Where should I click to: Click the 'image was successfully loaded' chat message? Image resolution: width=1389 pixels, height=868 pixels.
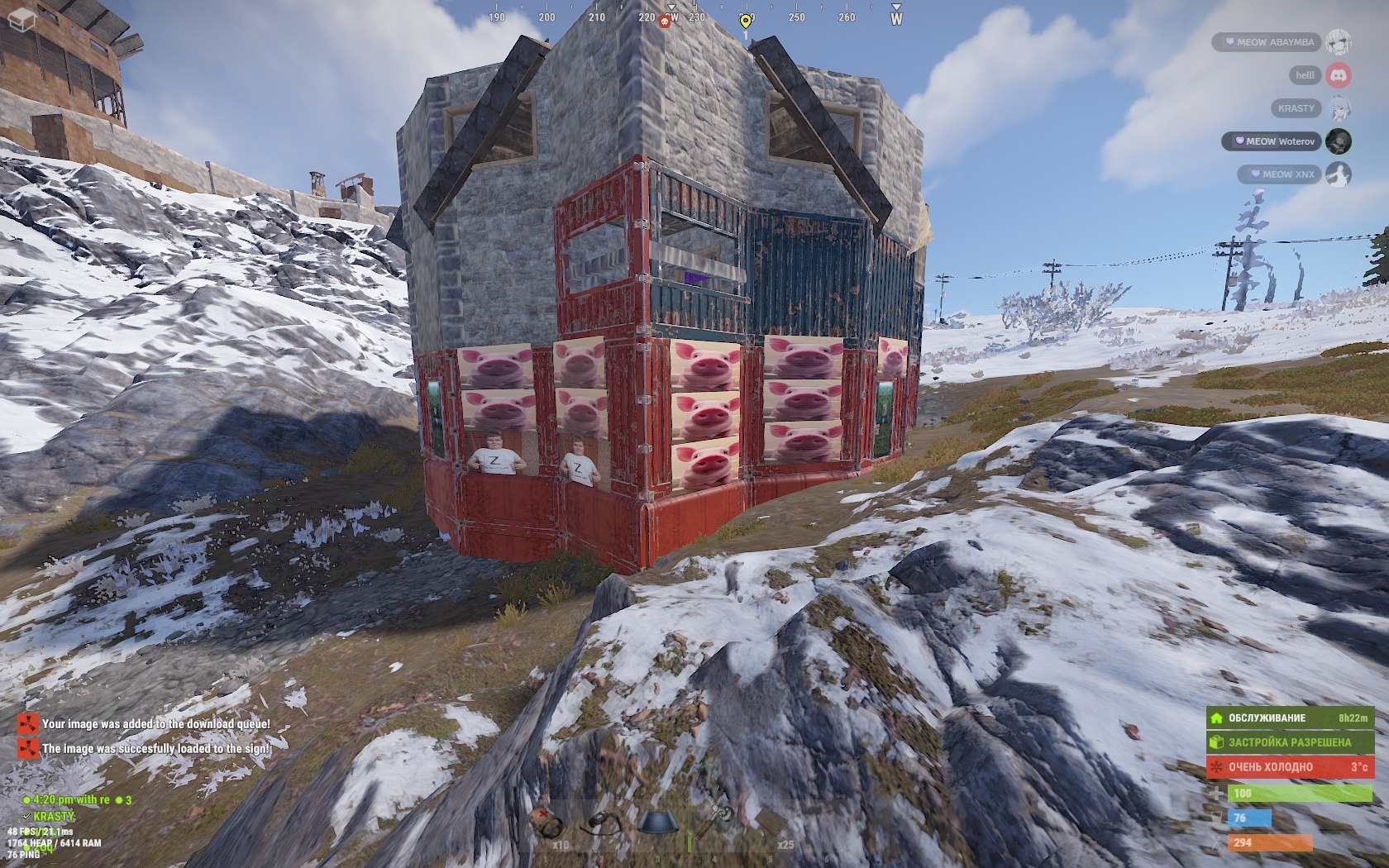[155, 749]
